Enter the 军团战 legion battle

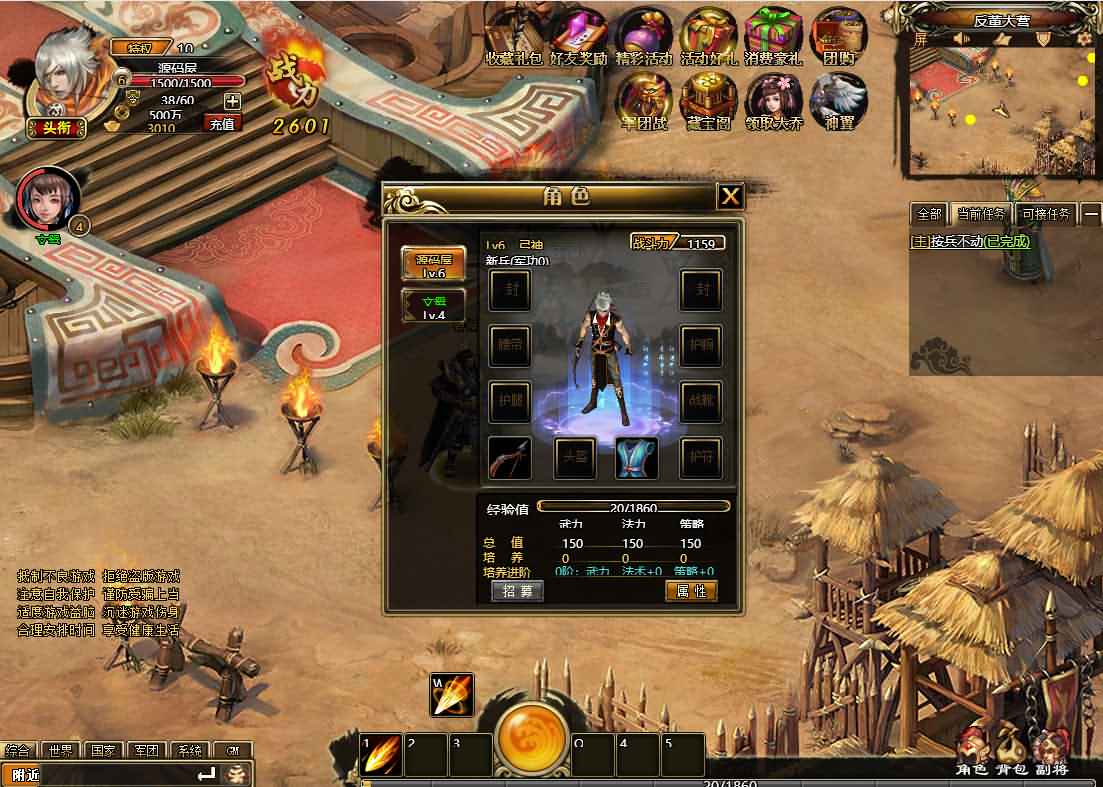[x=643, y=99]
